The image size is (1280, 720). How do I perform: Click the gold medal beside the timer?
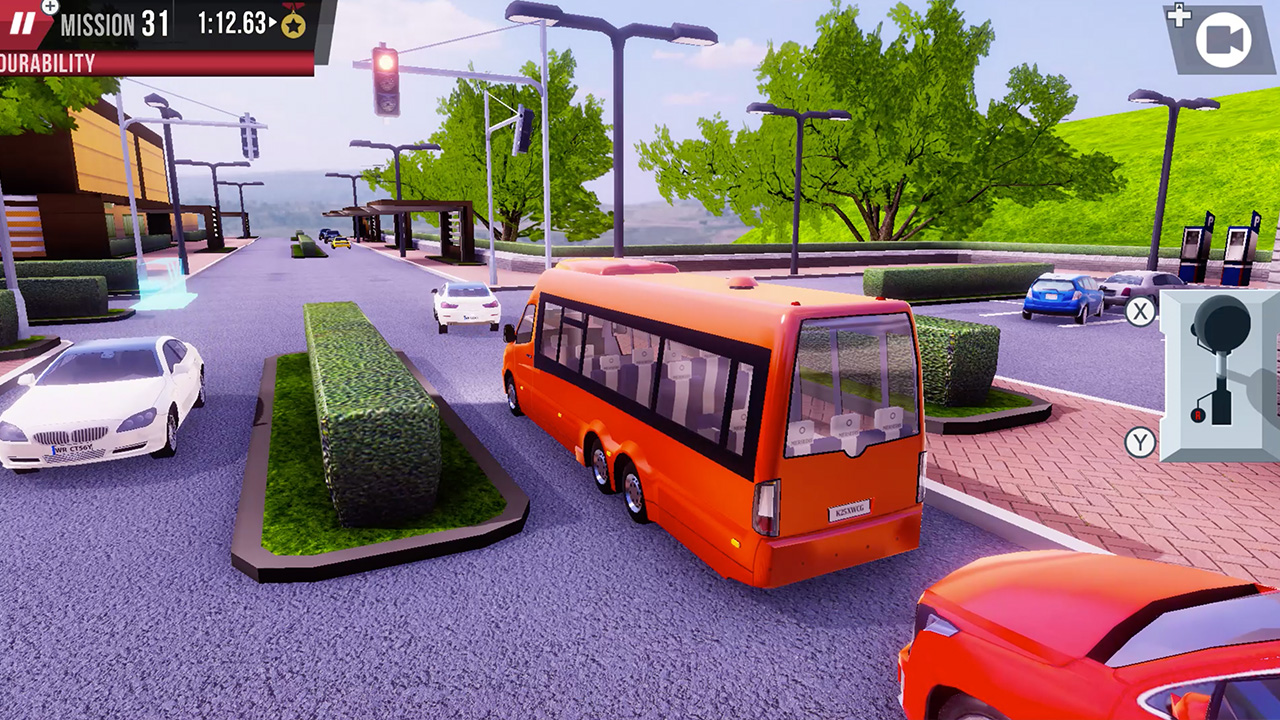click(291, 25)
